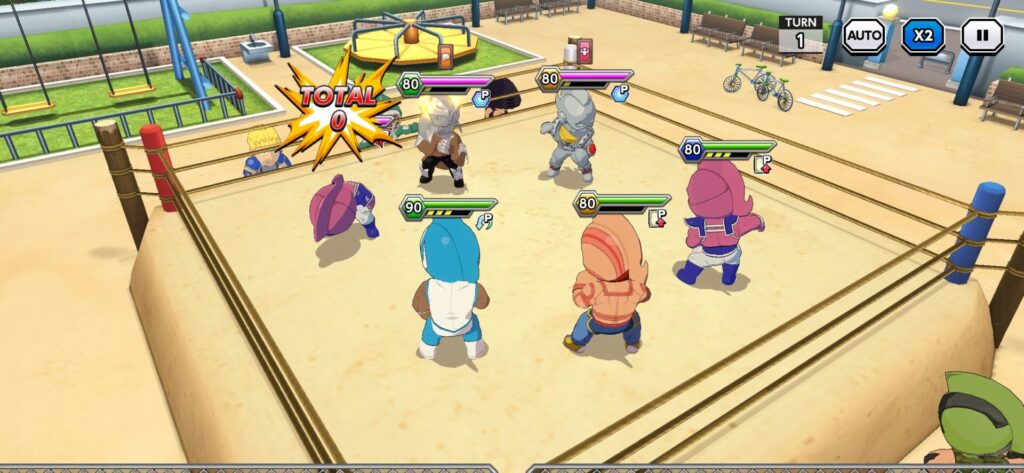The height and width of the screenshot is (473, 1024).
Task: Switch the X2 battle speed button
Action: [x=922, y=36]
